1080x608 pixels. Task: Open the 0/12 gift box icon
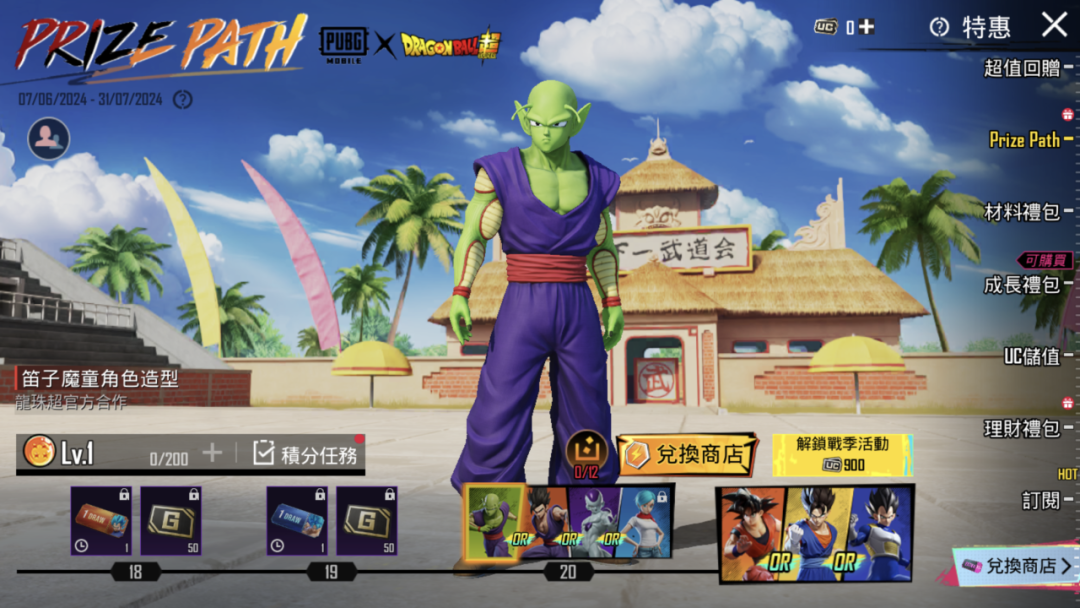[x=586, y=451]
